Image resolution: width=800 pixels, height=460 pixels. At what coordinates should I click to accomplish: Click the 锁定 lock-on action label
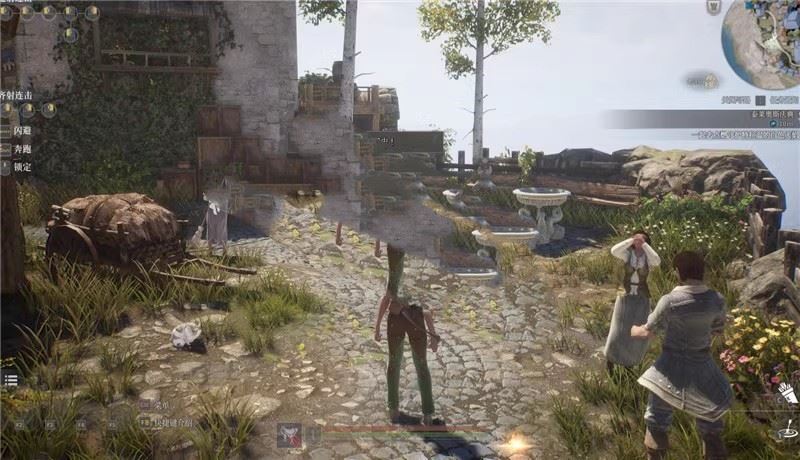[20, 167]
